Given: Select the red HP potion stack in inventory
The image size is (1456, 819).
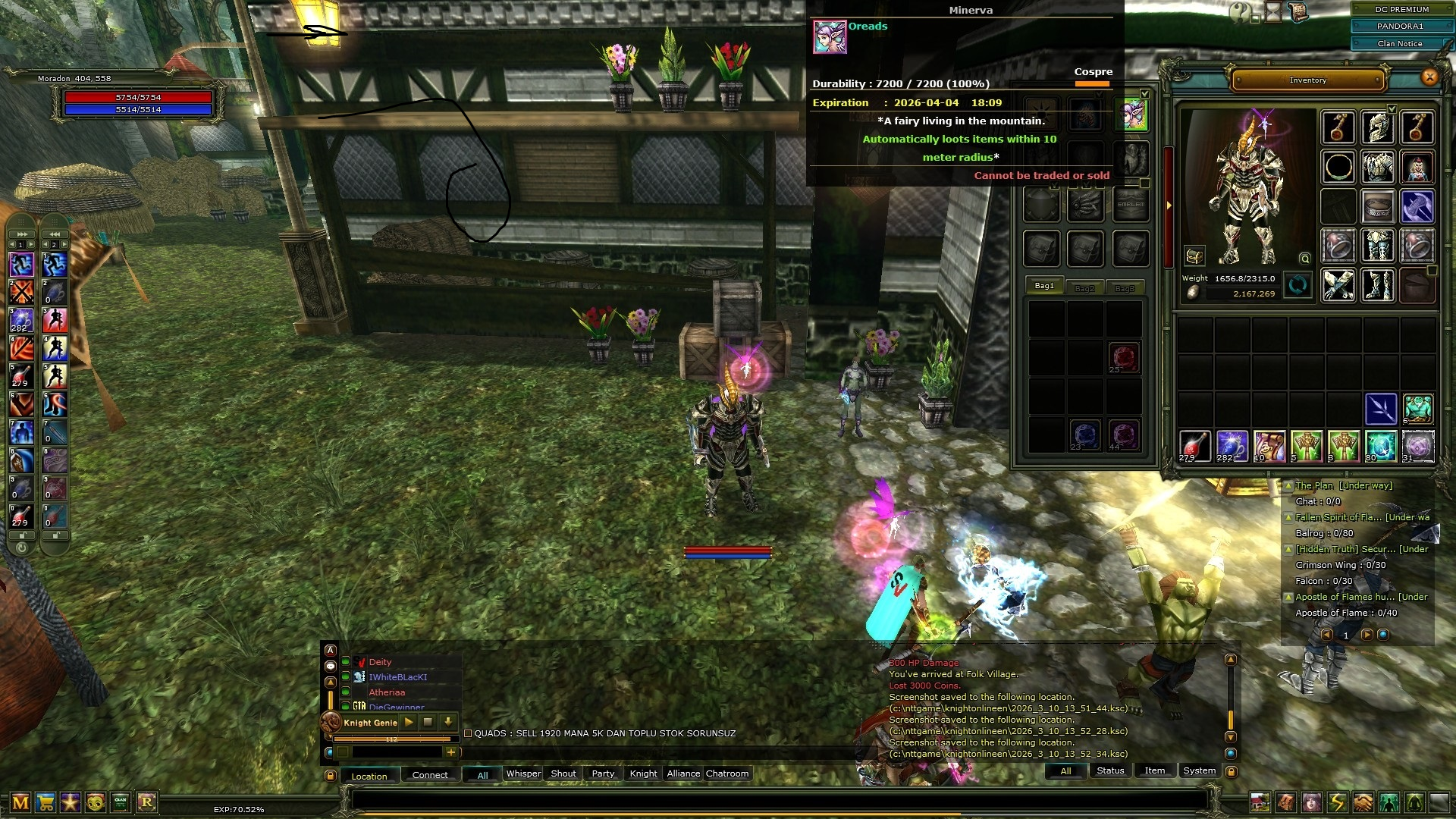Looking at the screenshot, I should coord(1194,446).
